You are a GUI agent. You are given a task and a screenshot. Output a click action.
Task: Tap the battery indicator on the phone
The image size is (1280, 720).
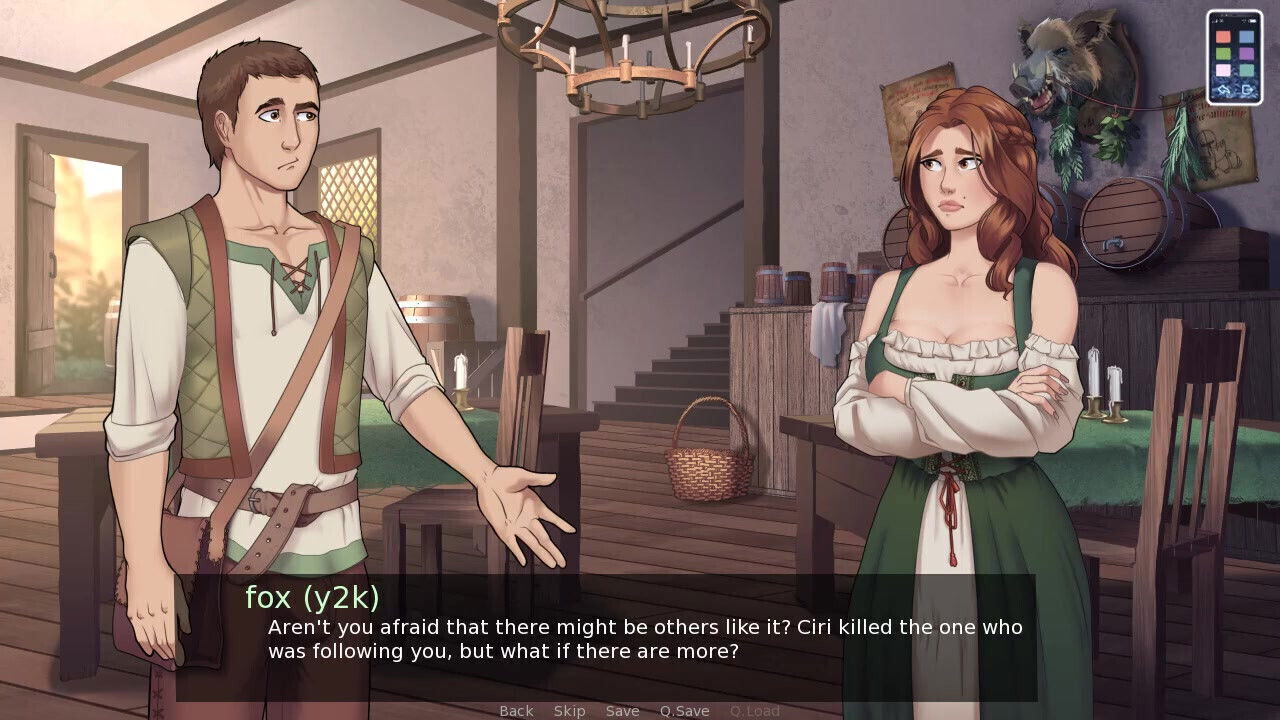click(x=1253, y=20)
